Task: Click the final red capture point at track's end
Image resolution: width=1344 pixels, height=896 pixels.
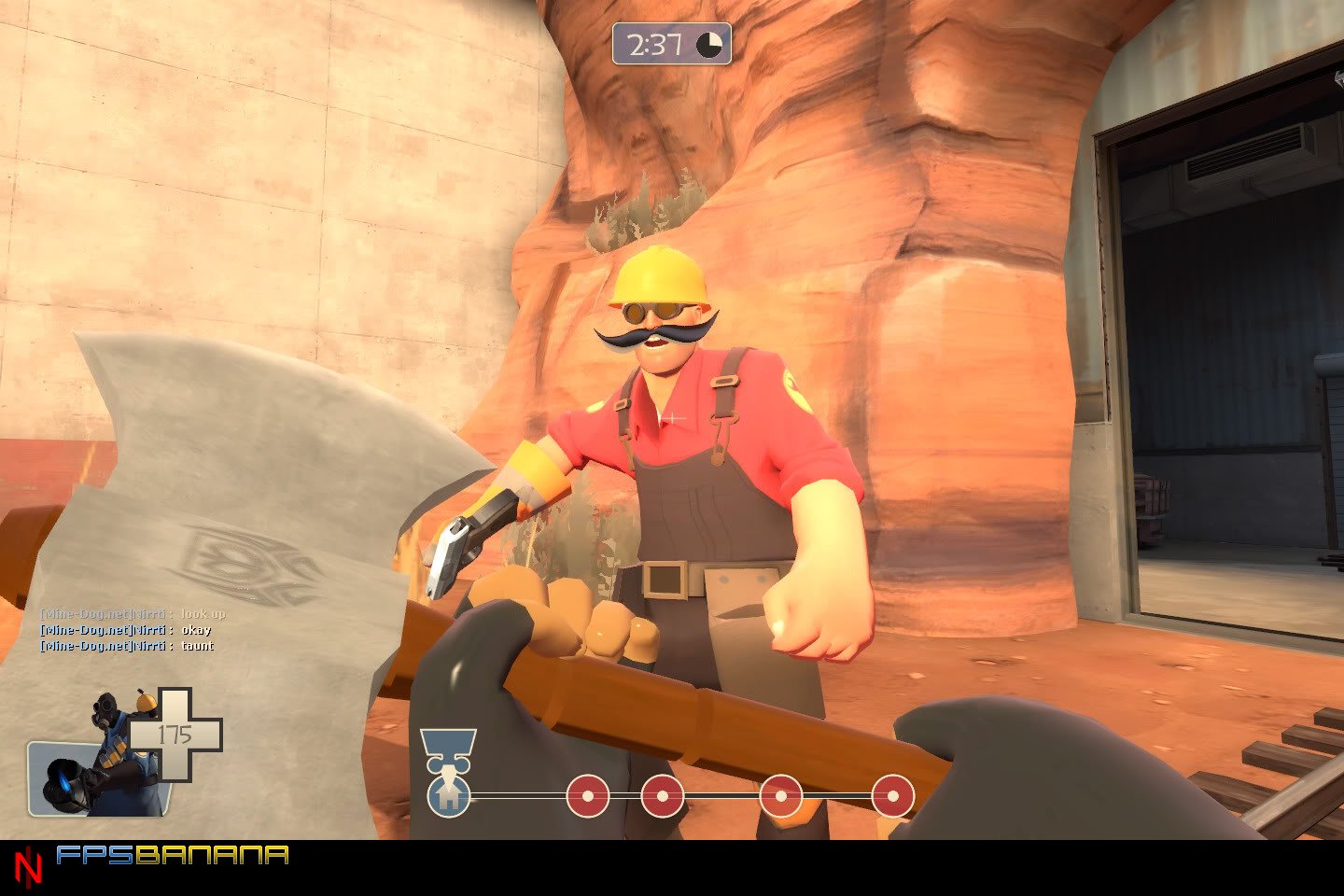Action: pos(892,795)
